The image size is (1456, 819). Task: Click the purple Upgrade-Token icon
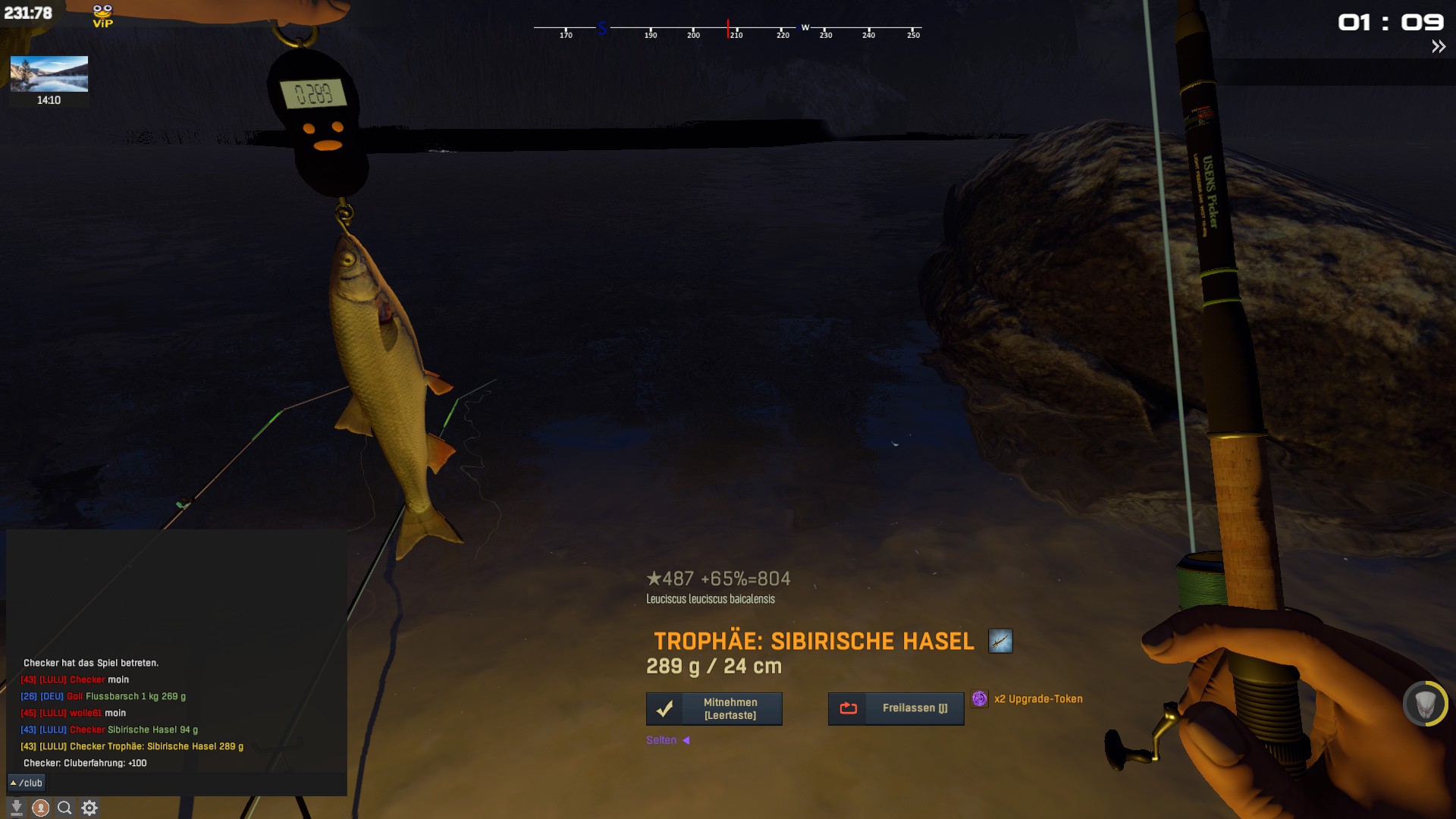(980, 699)
